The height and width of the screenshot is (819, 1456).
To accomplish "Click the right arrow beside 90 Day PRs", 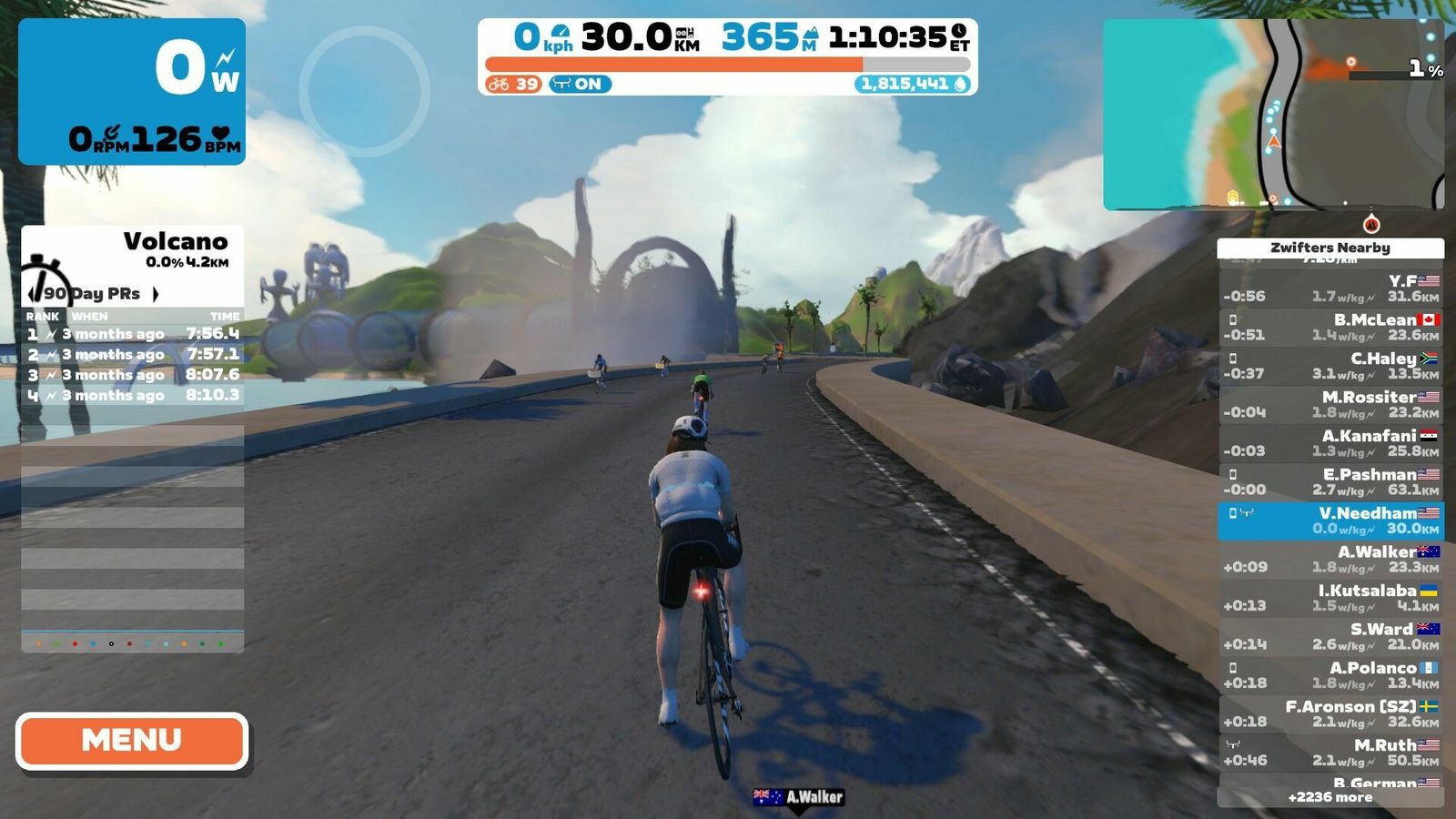I will coord(156,294).
